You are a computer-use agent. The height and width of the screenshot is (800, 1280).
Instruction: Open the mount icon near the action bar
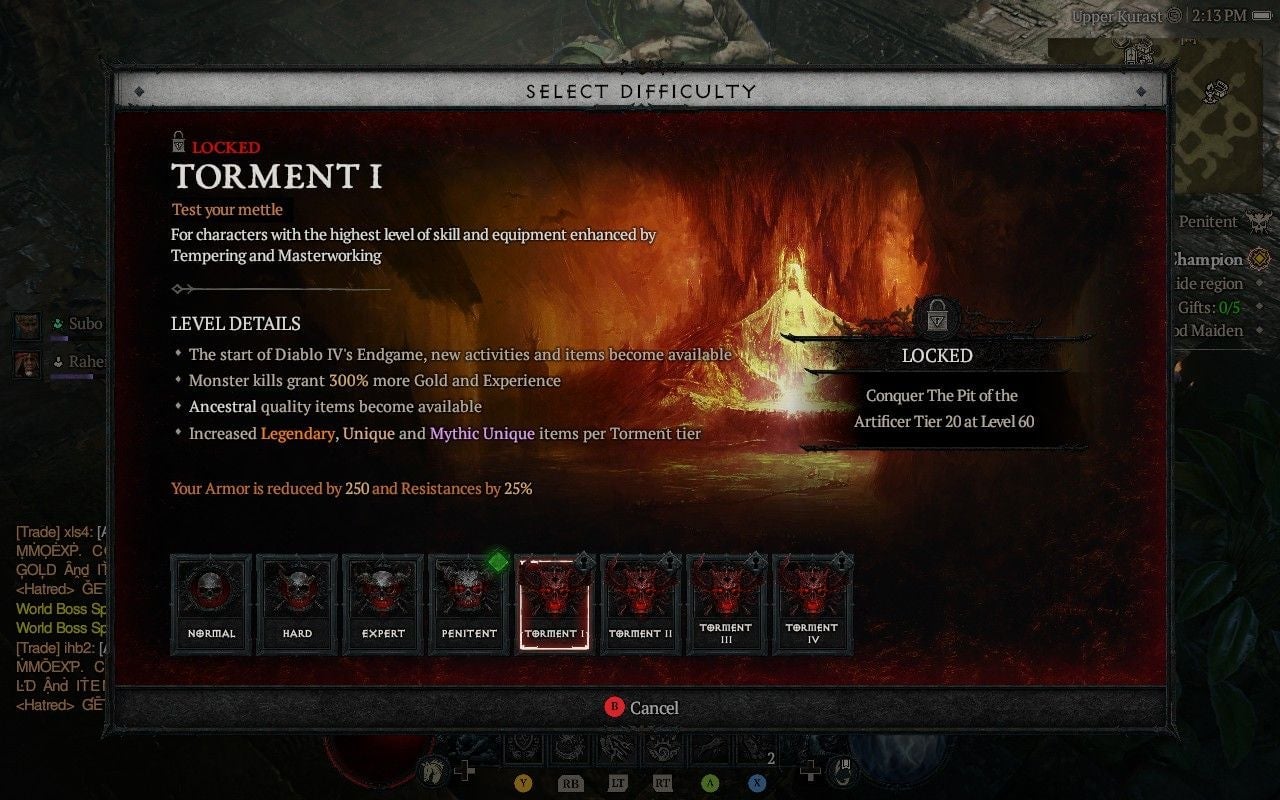[x=434, y=770]
